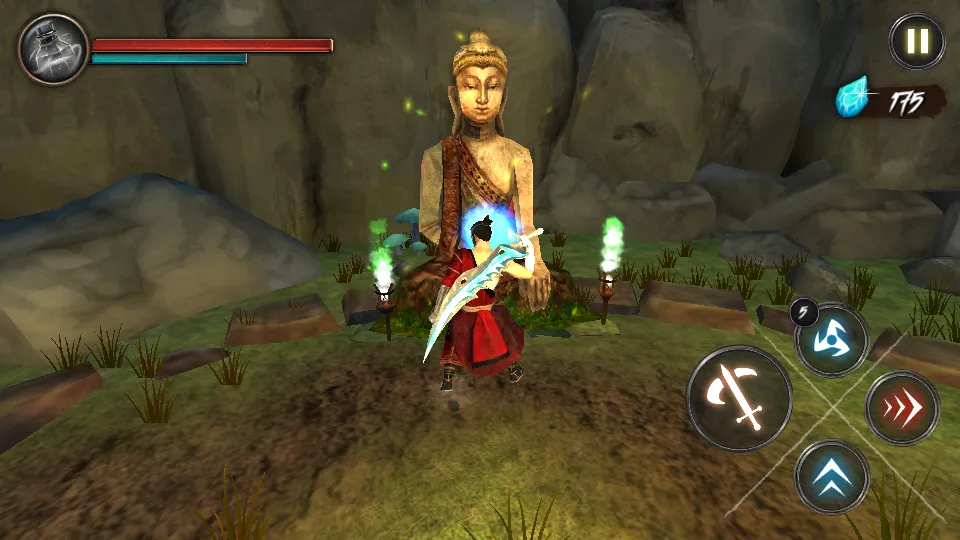
Task: Jump using the blue up-arrows button
Action: [x=832, y=477]
